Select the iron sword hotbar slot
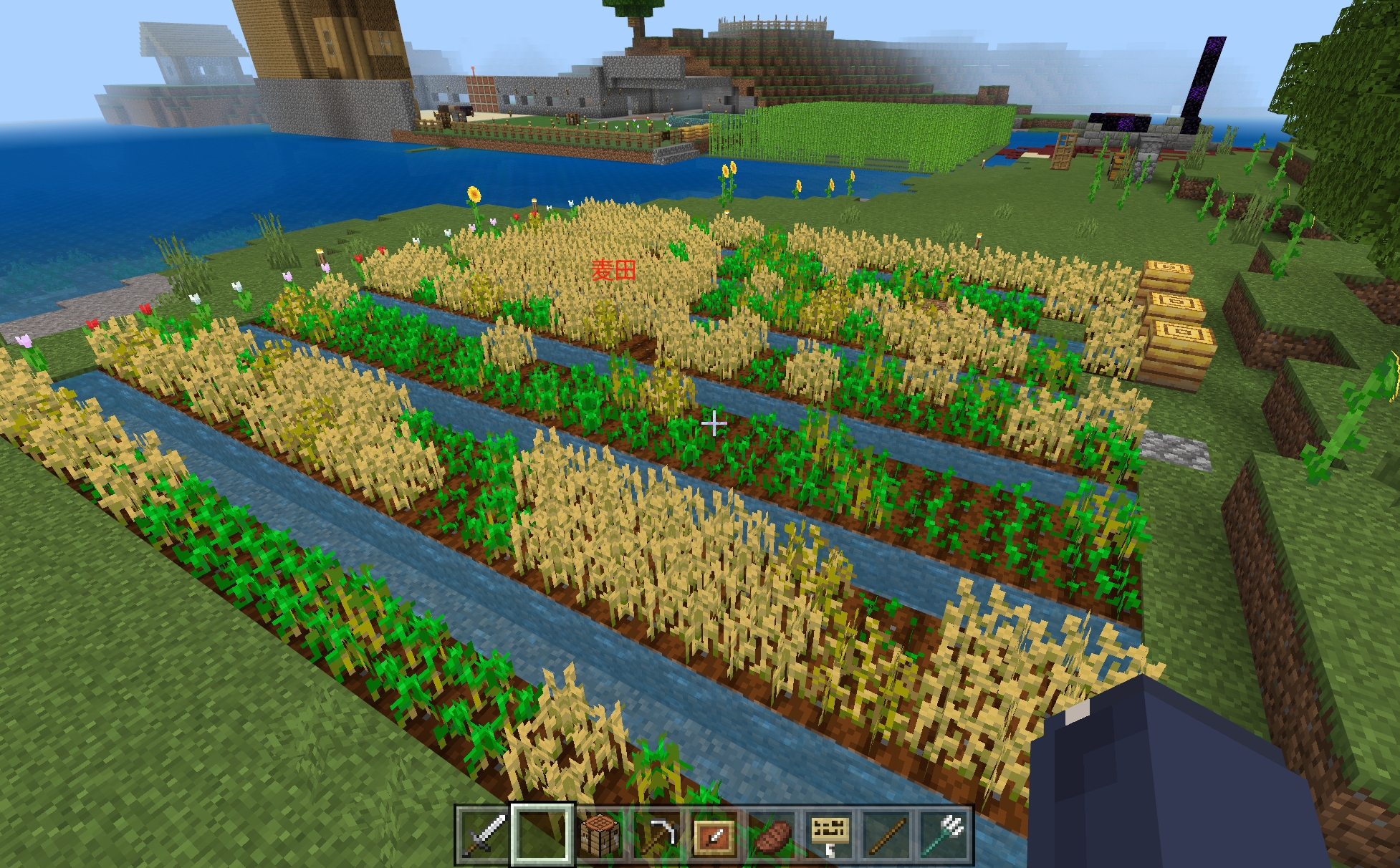The width and height of the screenshot is (1400, 868). click(x=484, y=835)
